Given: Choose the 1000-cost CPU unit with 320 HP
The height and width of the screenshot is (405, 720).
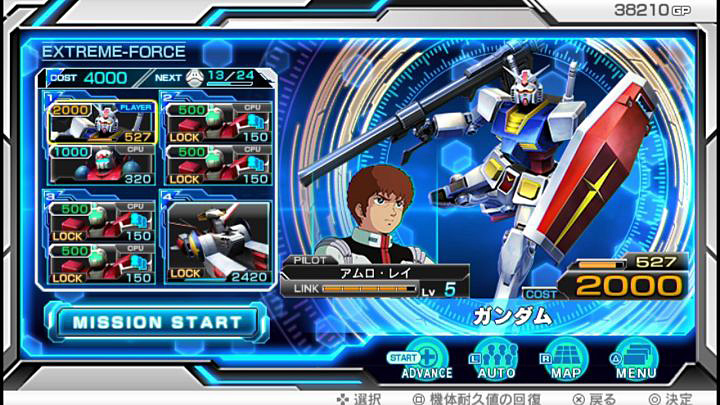Looking at the screenshot, I should tap(100, 166).
